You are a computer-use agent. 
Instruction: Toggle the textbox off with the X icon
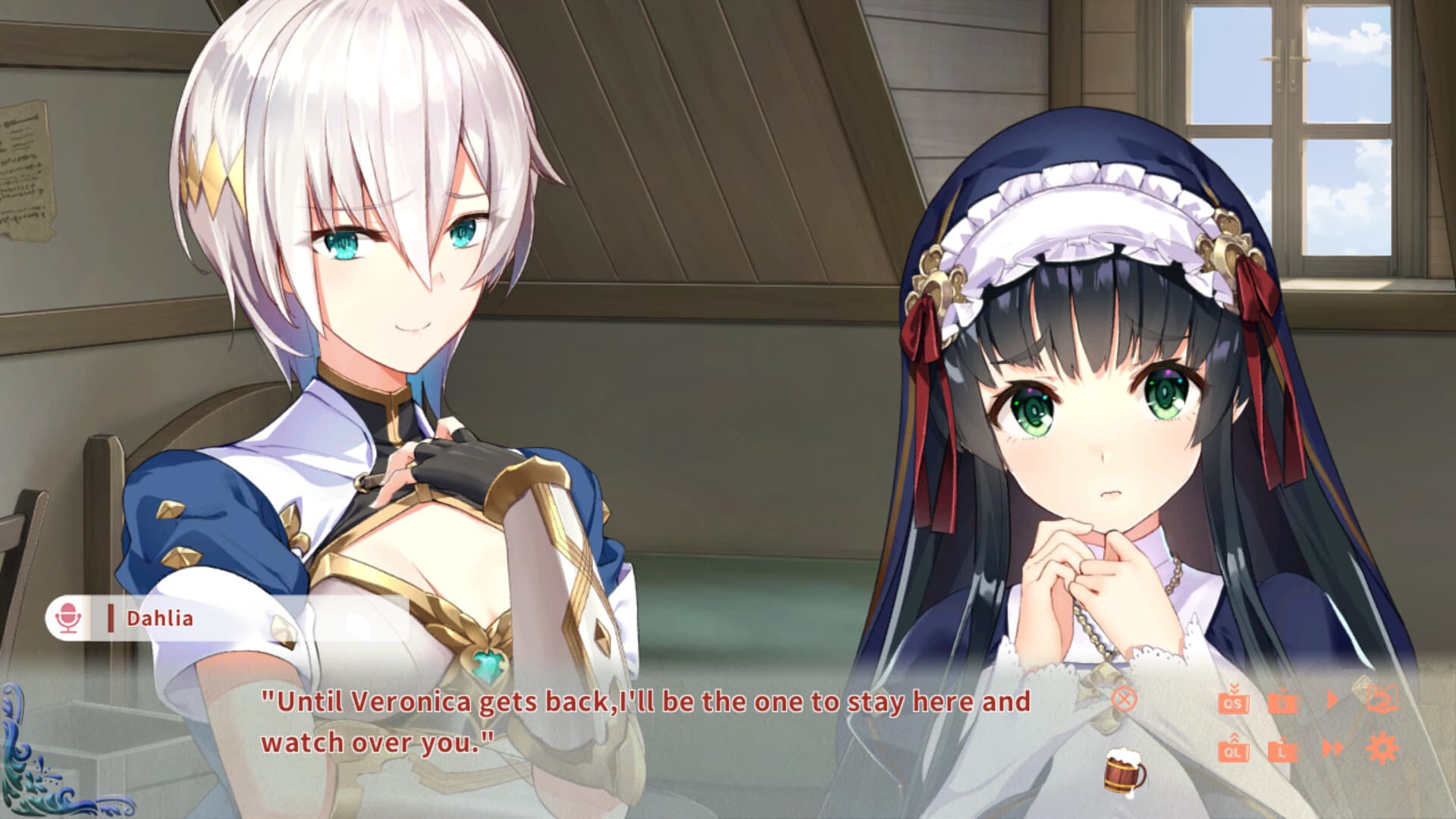coord(1125,699)
